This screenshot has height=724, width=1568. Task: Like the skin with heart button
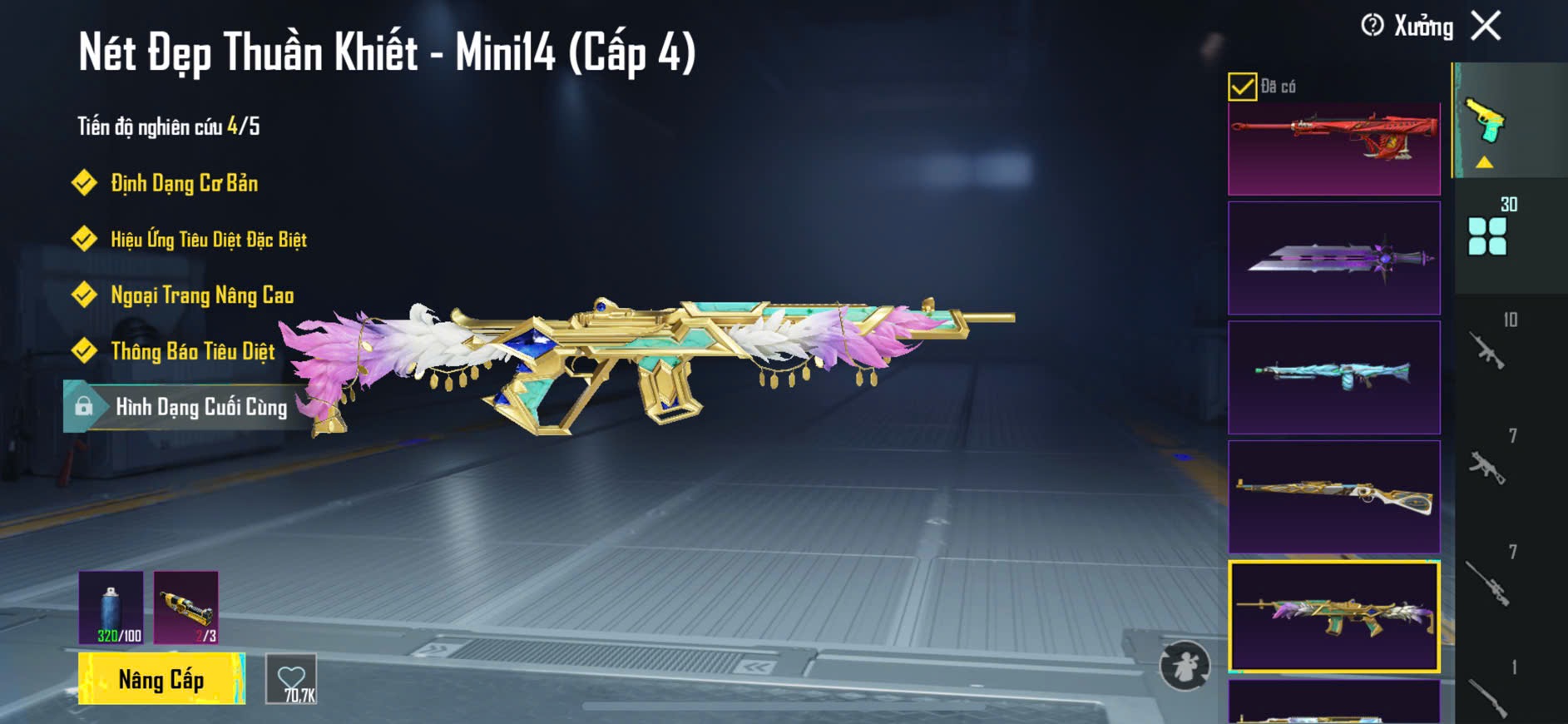pyautogui.click(x=291, y=679)
